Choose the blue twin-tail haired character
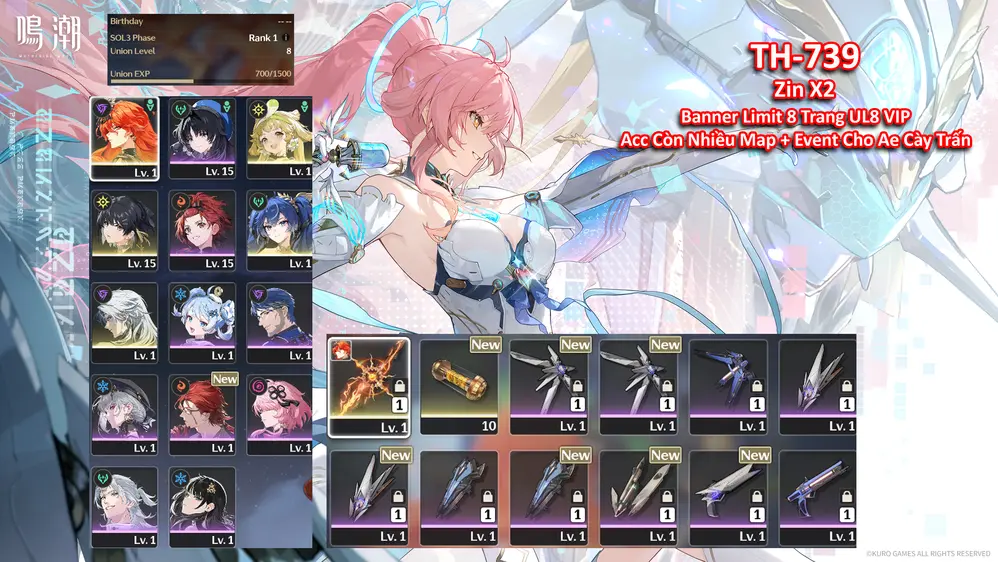This screenshot has width=998, height=562. pyautogui.click(x=279, y=230)
